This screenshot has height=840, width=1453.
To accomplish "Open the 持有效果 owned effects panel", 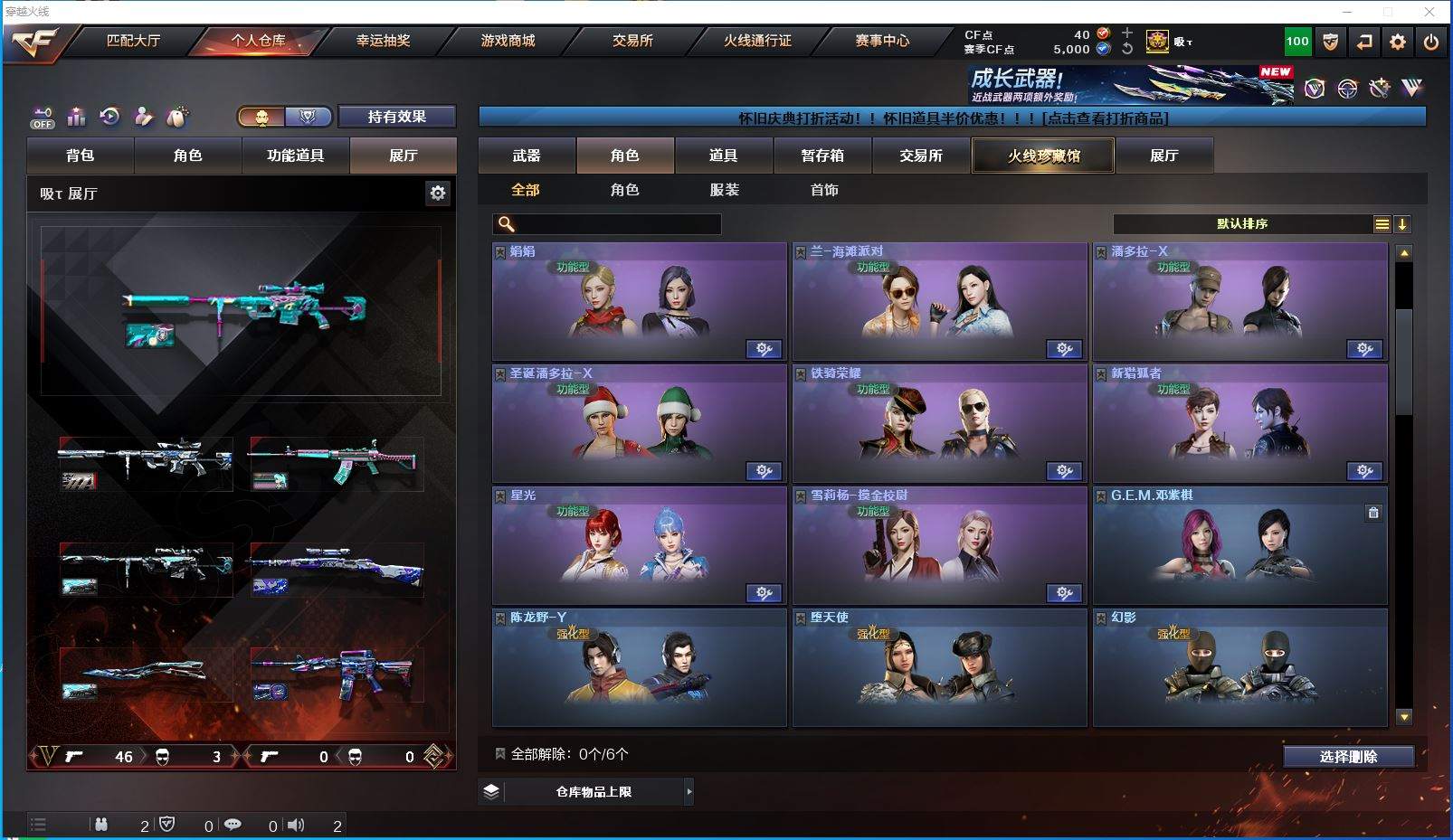I will (396, 117).
